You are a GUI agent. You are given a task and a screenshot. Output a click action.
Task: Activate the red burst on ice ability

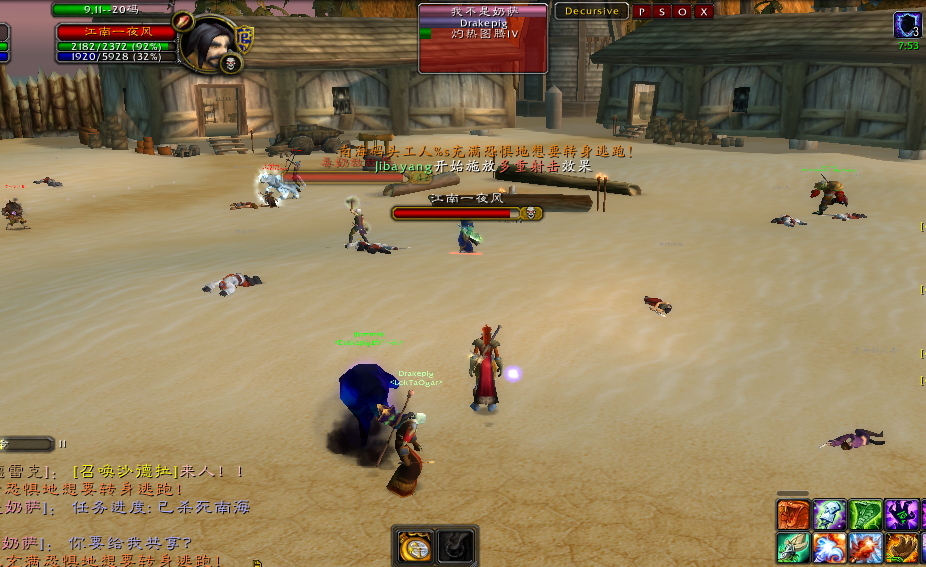click(865, 548)
